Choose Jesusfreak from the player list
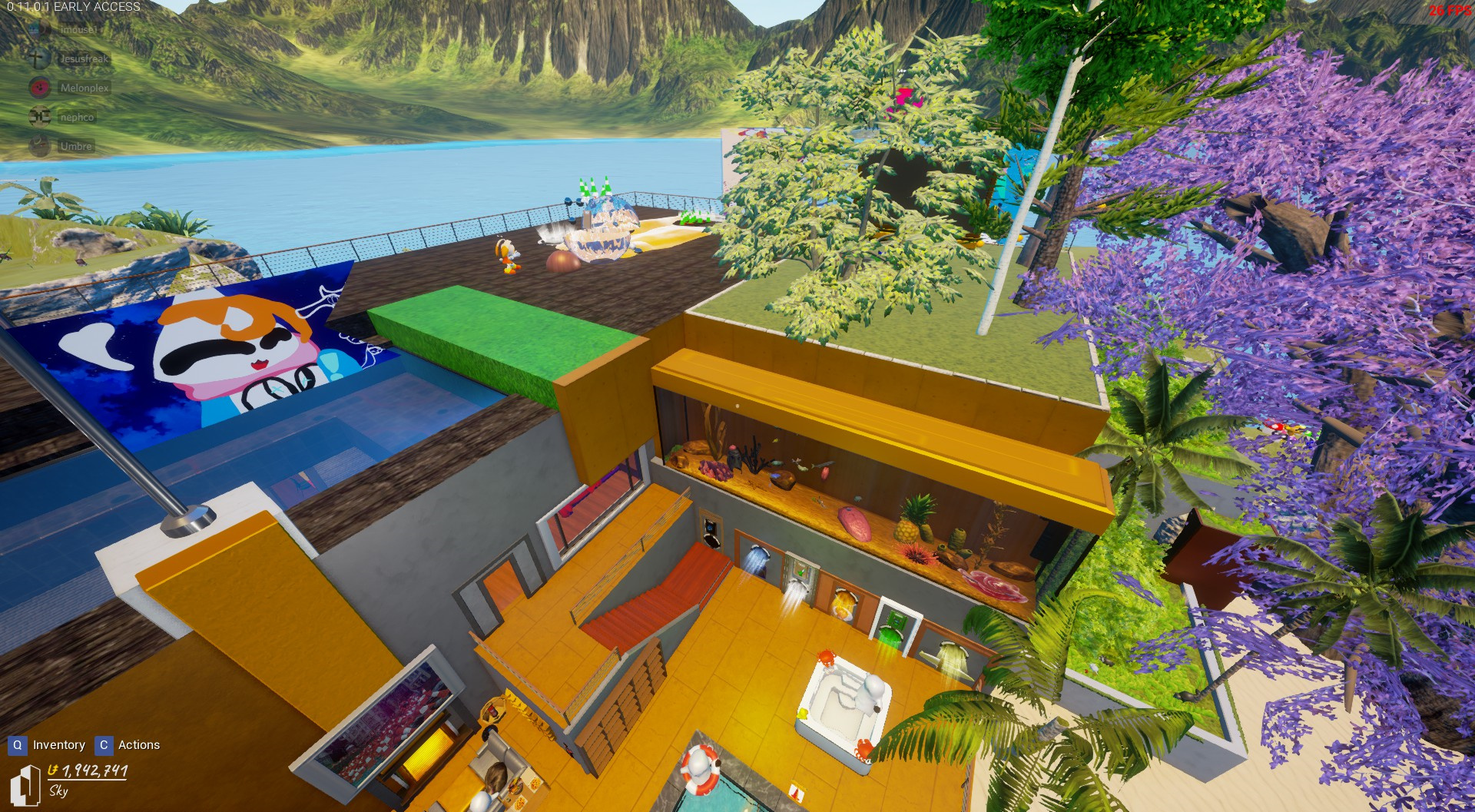 click(x=84, y=59)
